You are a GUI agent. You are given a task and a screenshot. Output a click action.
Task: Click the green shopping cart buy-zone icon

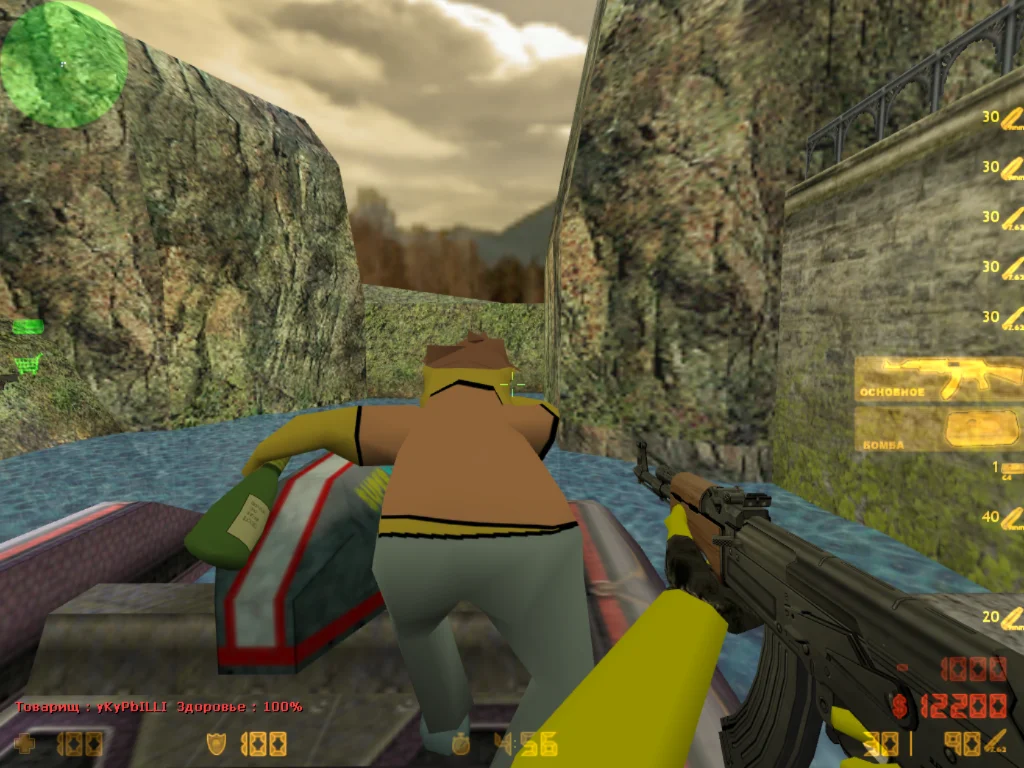tap(27, 362)
